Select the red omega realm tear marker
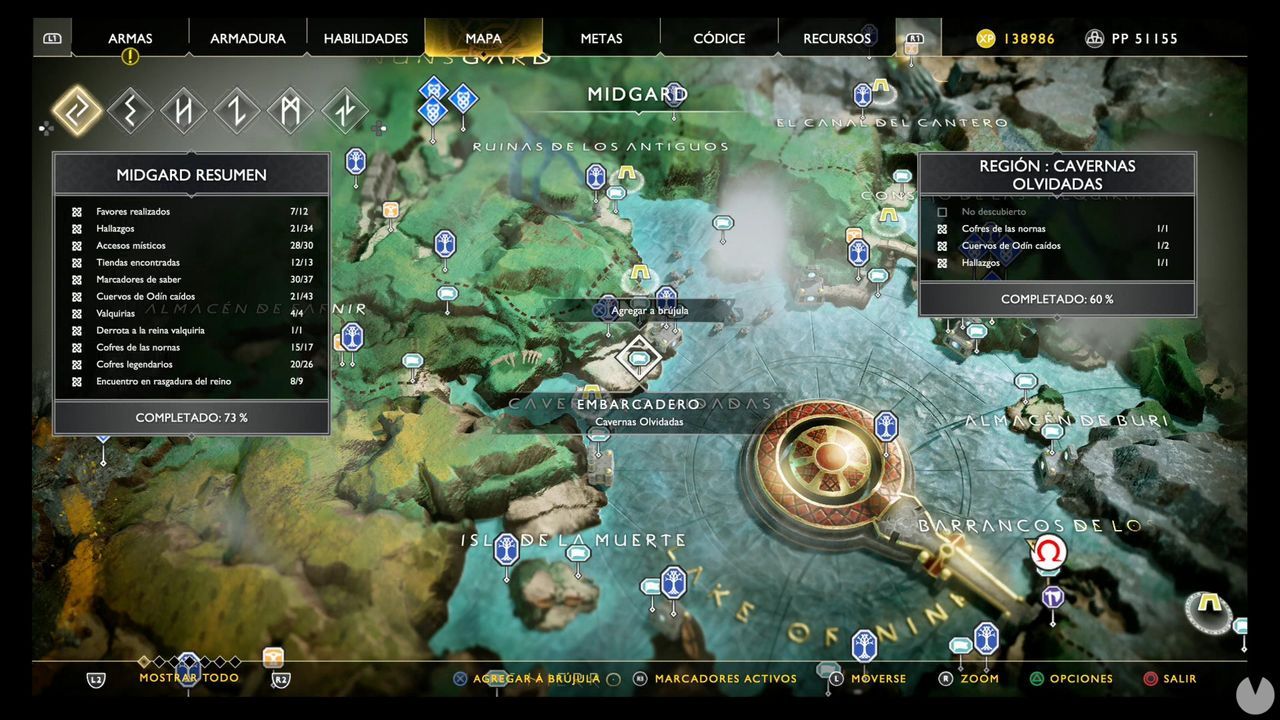1280x720 pixels. 1048,553
